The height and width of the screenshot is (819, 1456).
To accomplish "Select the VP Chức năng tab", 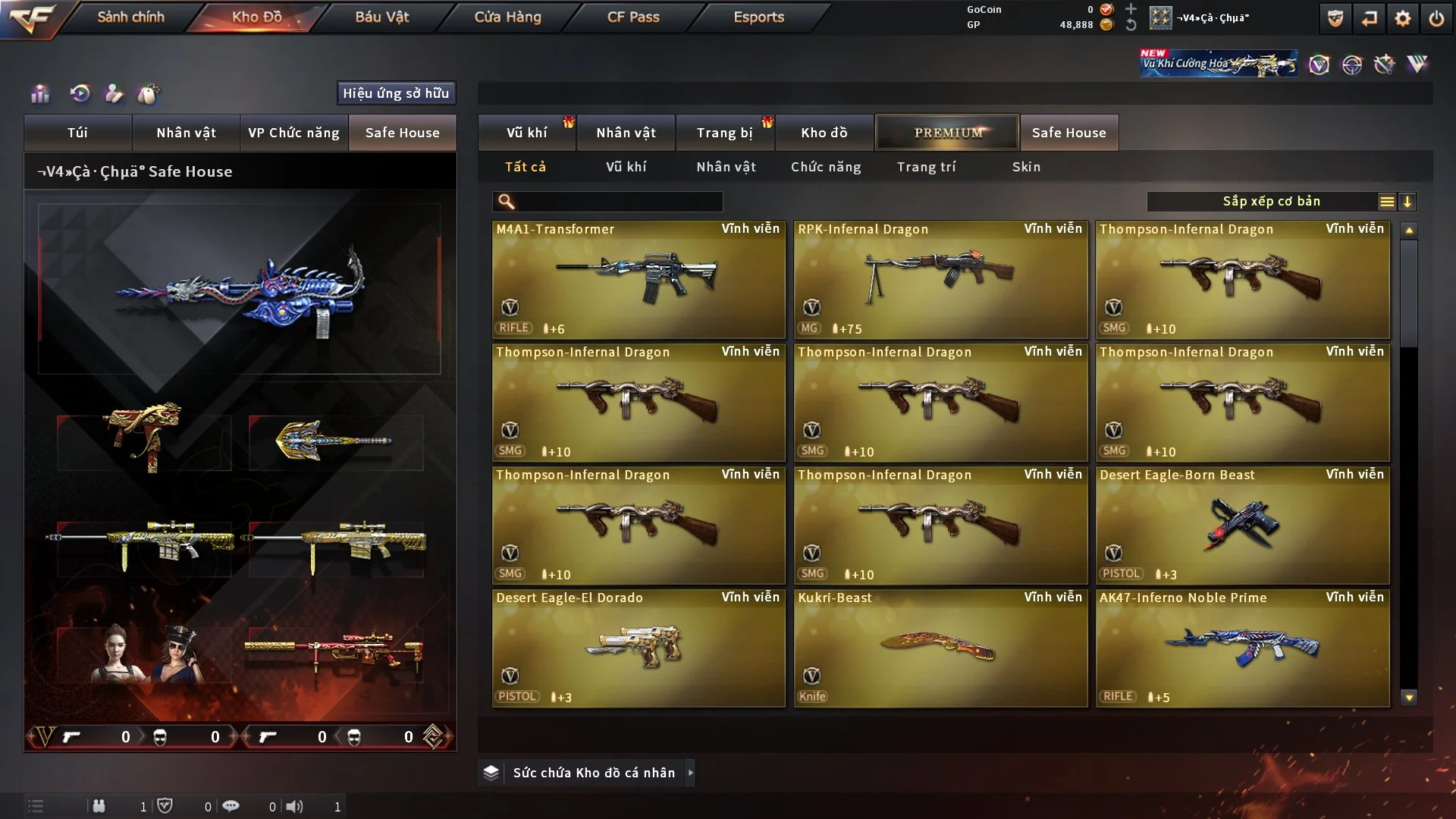I will point(293,133).
